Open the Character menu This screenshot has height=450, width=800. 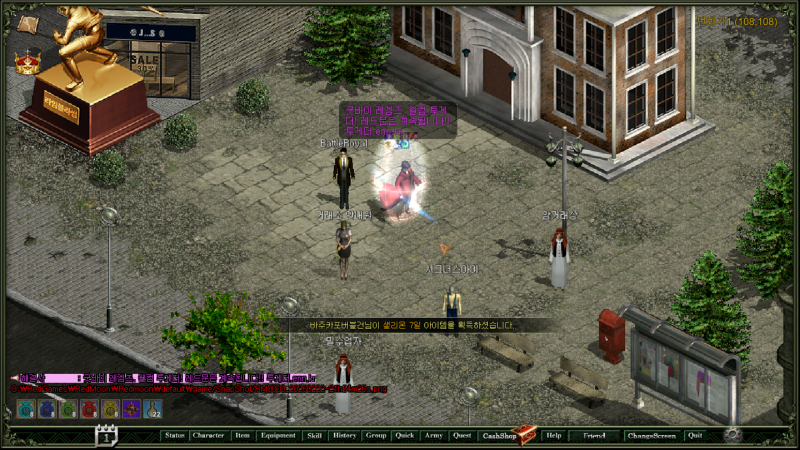(208, 435)
